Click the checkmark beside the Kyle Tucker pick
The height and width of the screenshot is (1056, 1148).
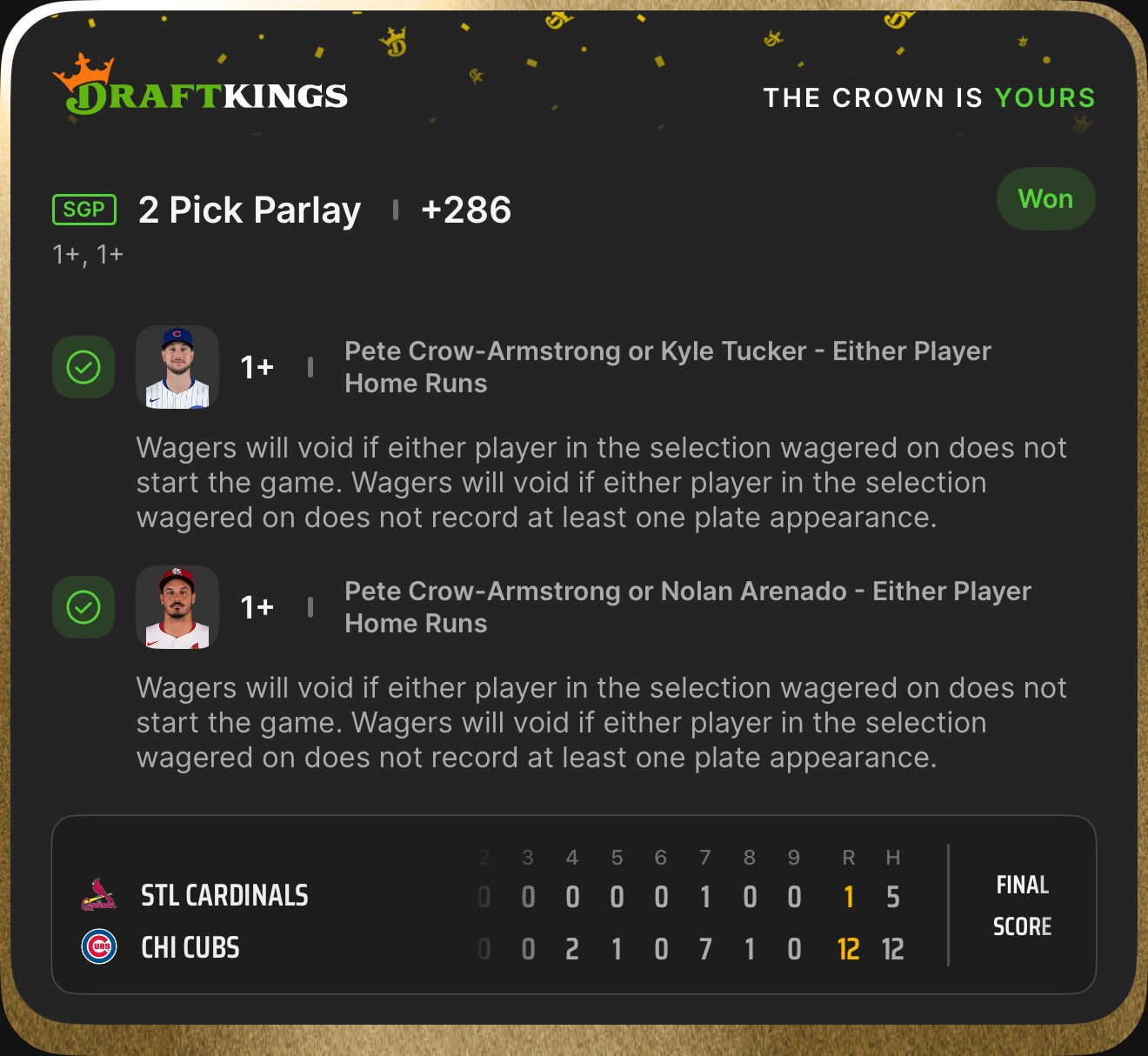point(83,367)
